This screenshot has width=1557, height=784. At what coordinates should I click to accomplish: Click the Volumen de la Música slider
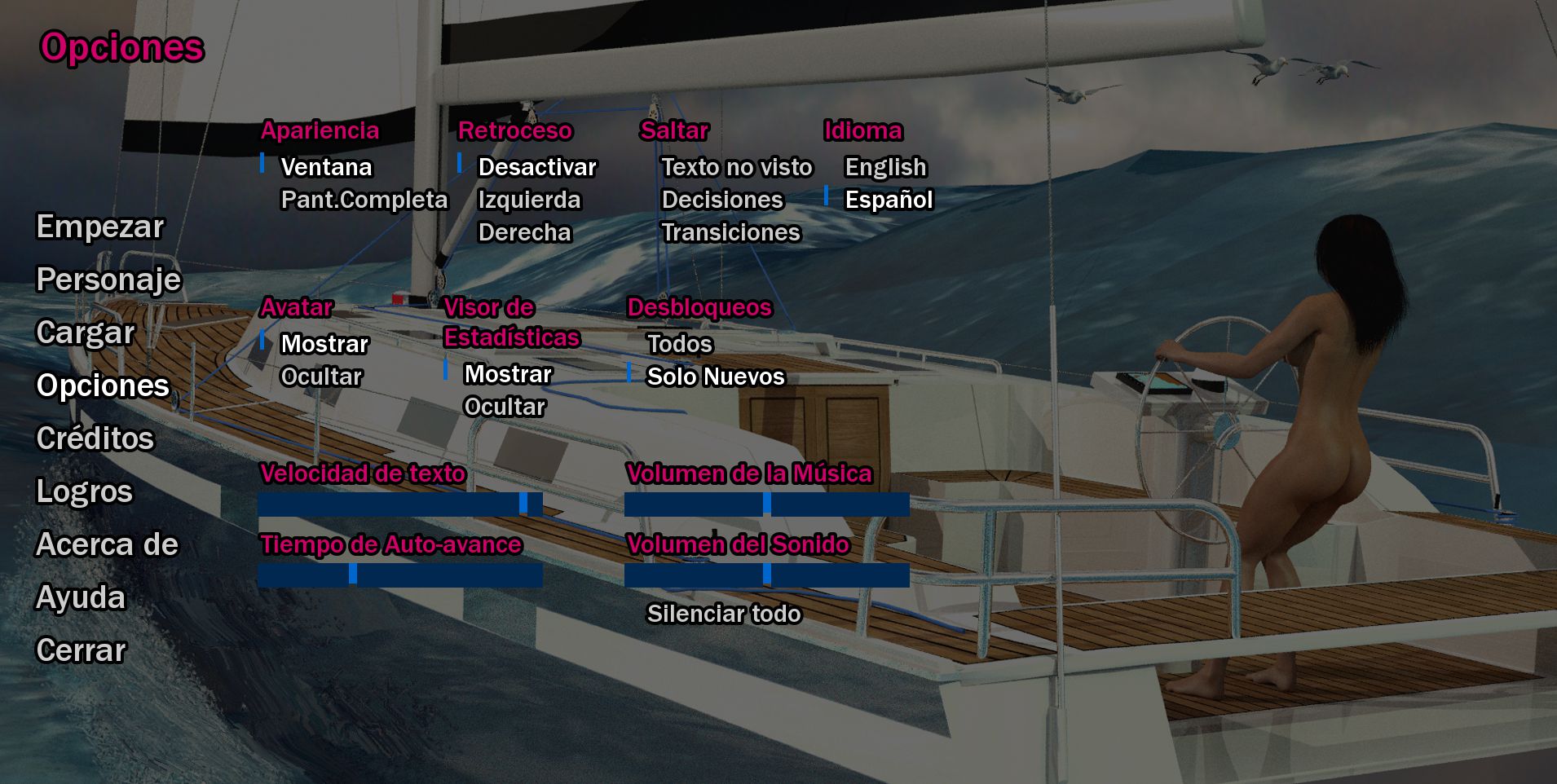pos(766,504)
